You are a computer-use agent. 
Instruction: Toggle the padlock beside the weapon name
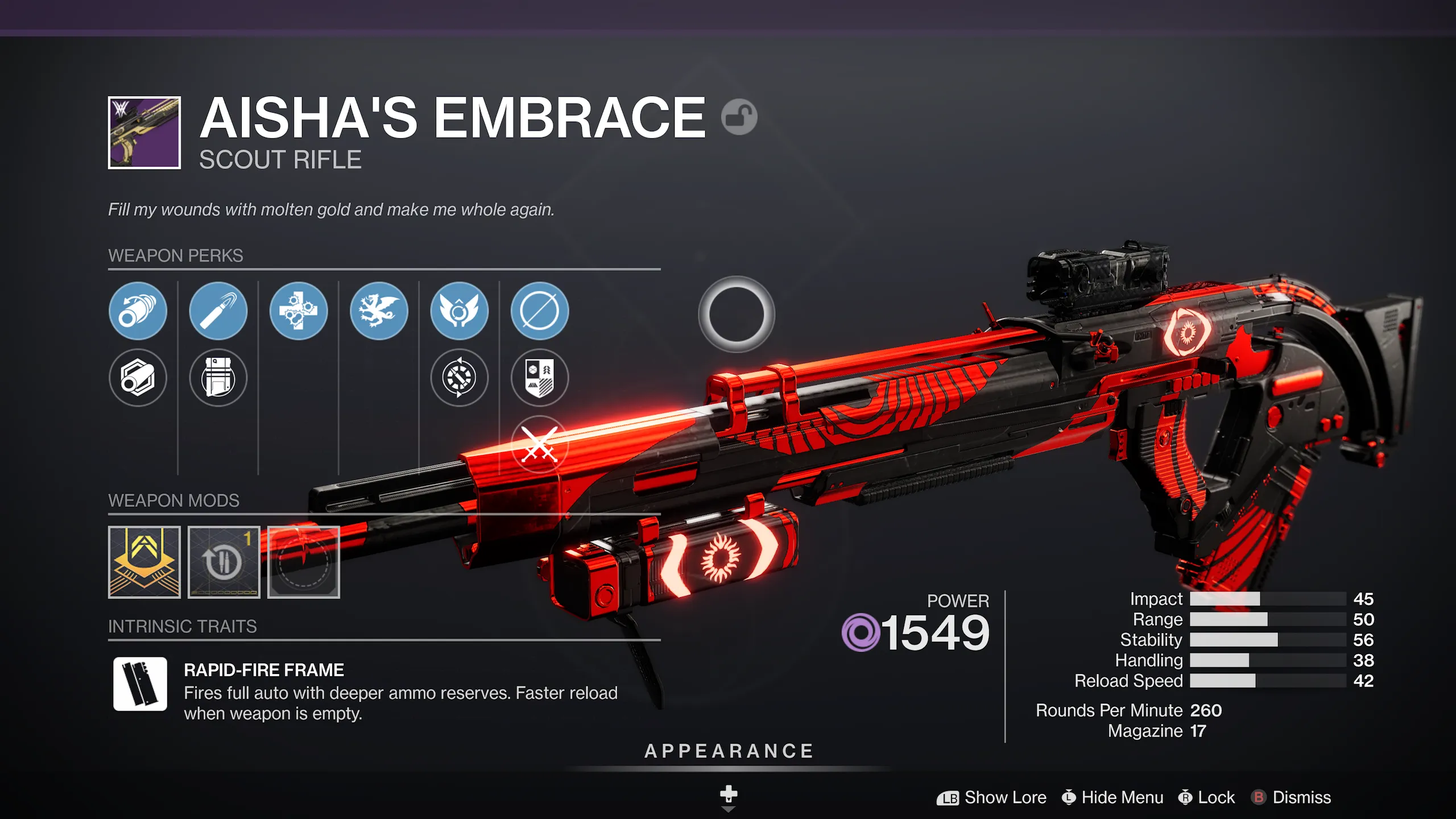coord(741,117)
